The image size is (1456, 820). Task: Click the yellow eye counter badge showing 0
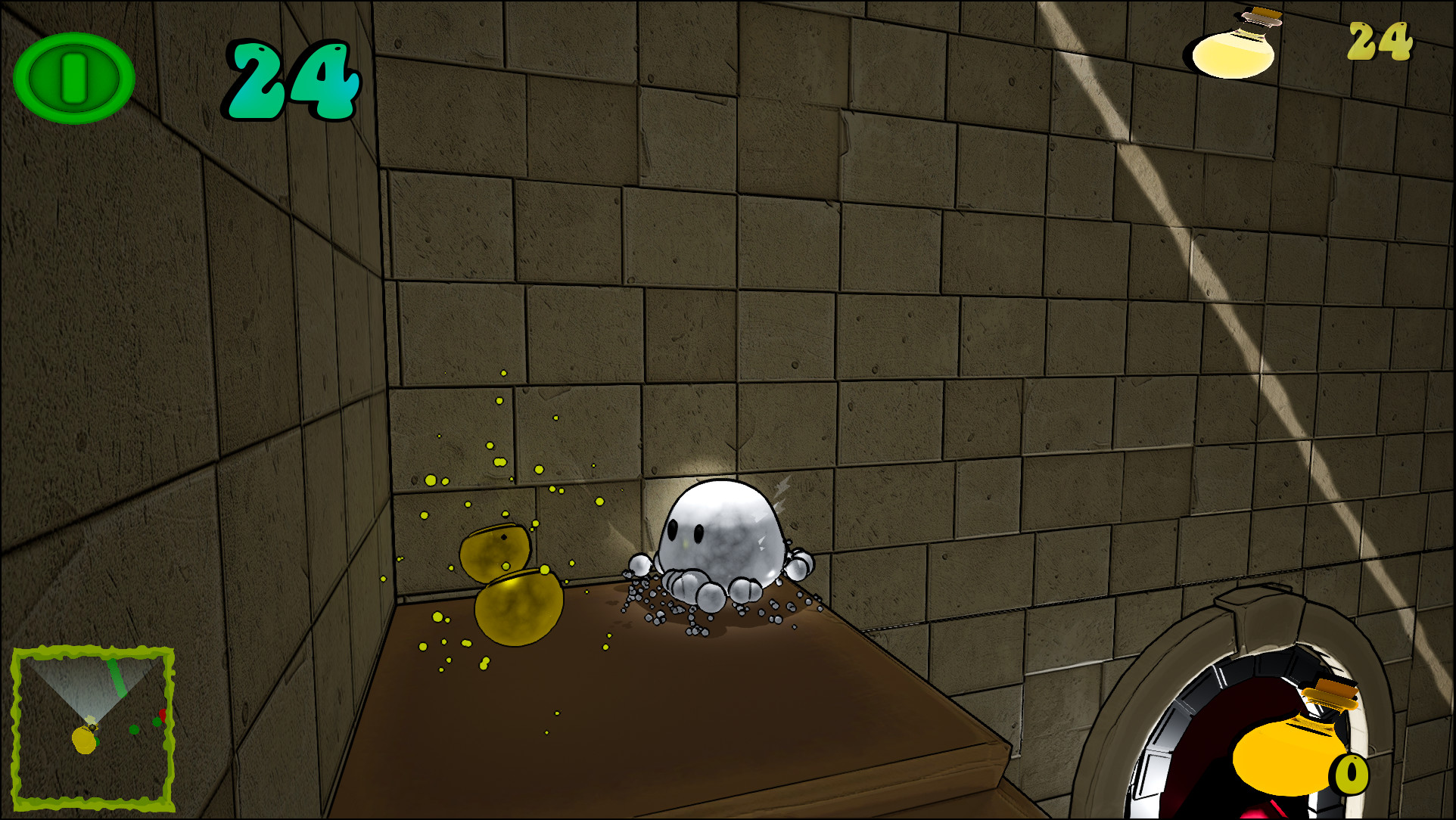(x=1350, y=773)
